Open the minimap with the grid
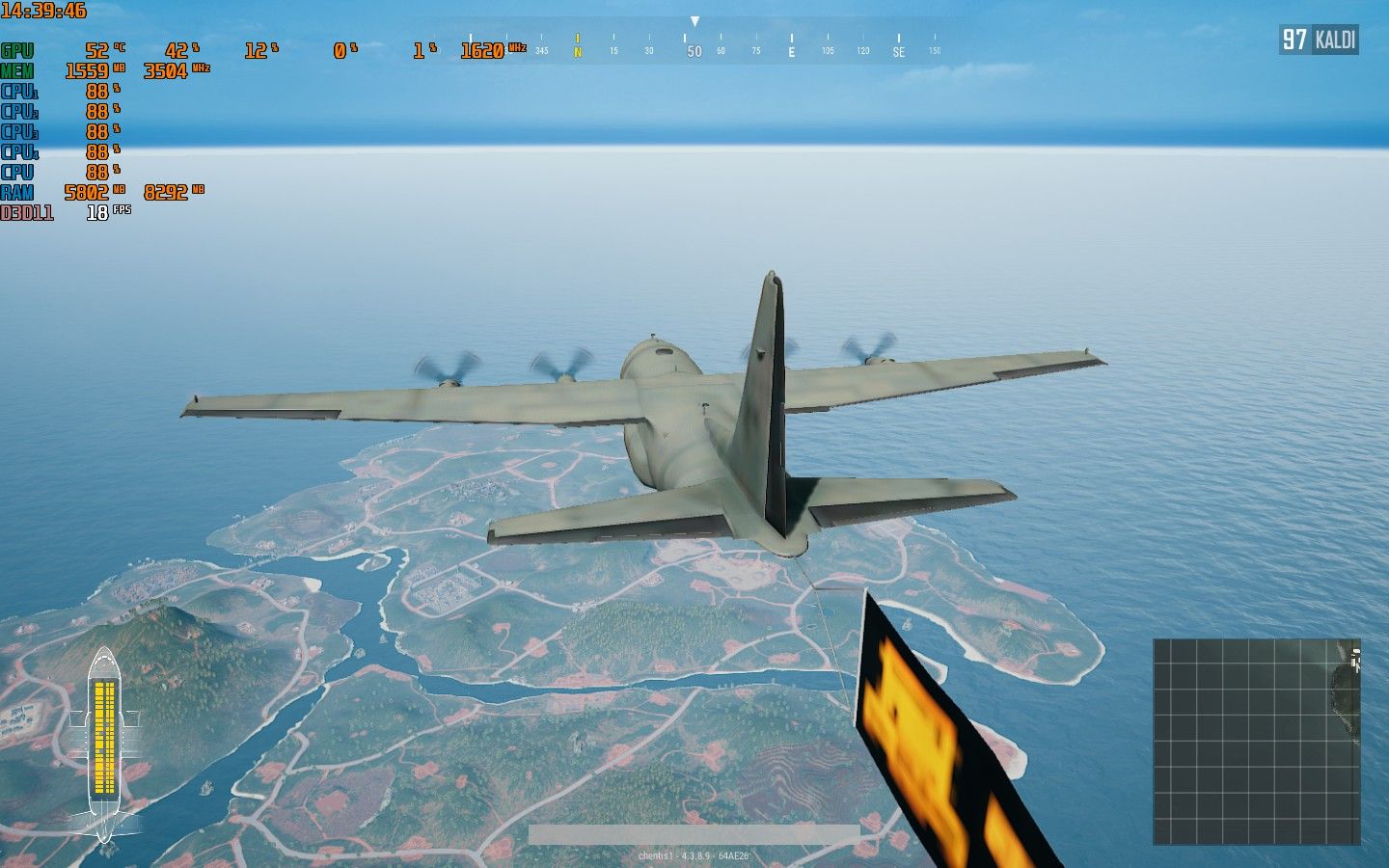1389x868 pixels. click(x=1256, y=741)
